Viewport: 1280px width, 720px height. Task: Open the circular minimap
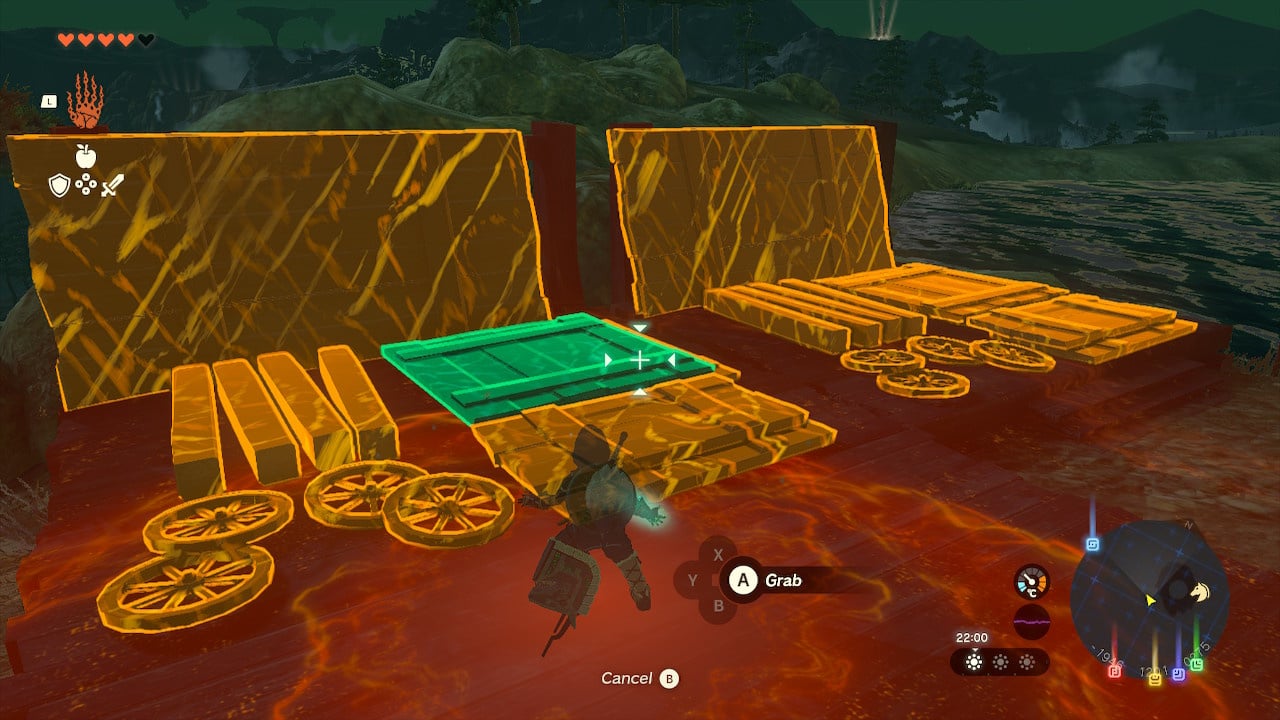[1148, 597]
